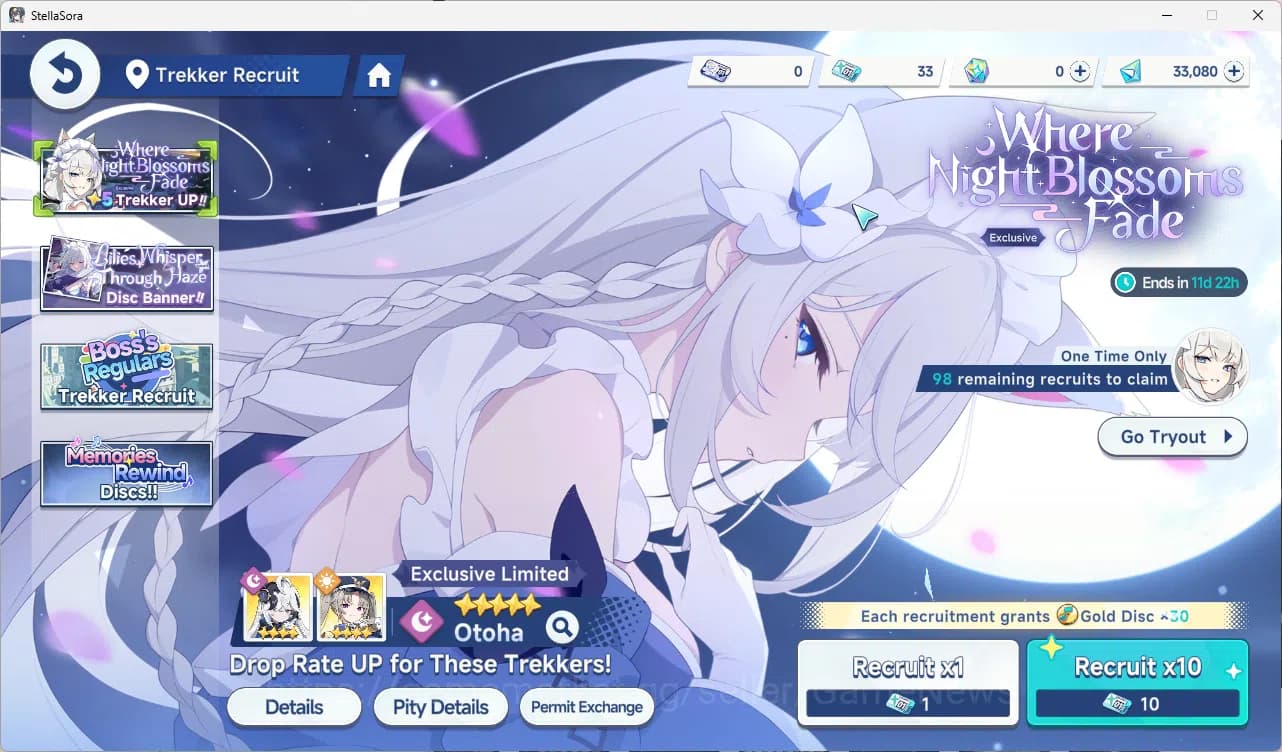The height and width of the screenshot is (752, 1282).
Task: Open the Home screen via the house icon
Action: coord(378,74)
